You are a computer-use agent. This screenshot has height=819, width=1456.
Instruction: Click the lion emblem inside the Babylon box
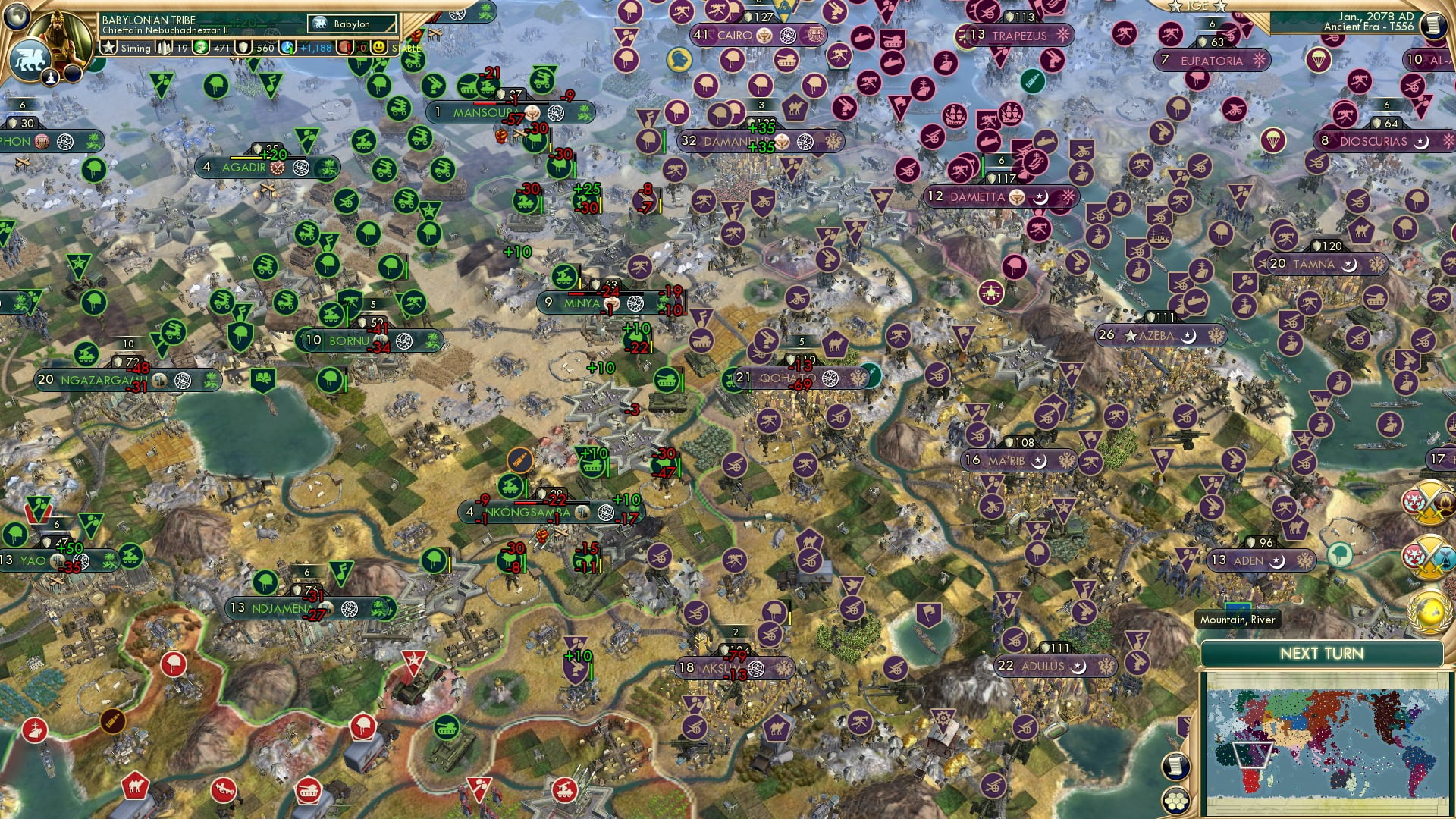click(x=321, y=24)
